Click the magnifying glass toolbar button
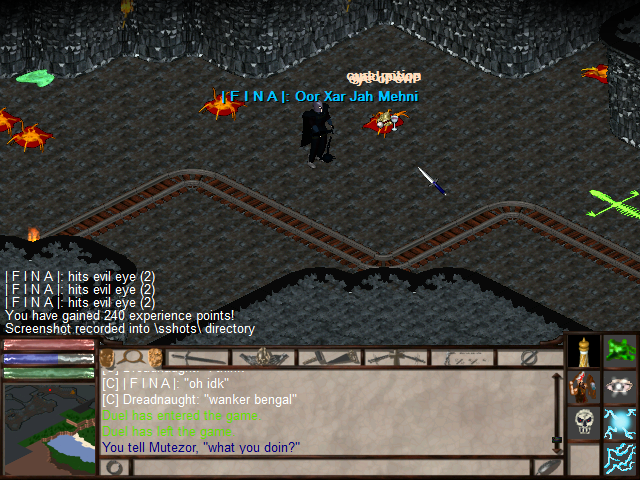Image resolution: width=640 pixels, height=480 pixels. click(x=130, y=357)
